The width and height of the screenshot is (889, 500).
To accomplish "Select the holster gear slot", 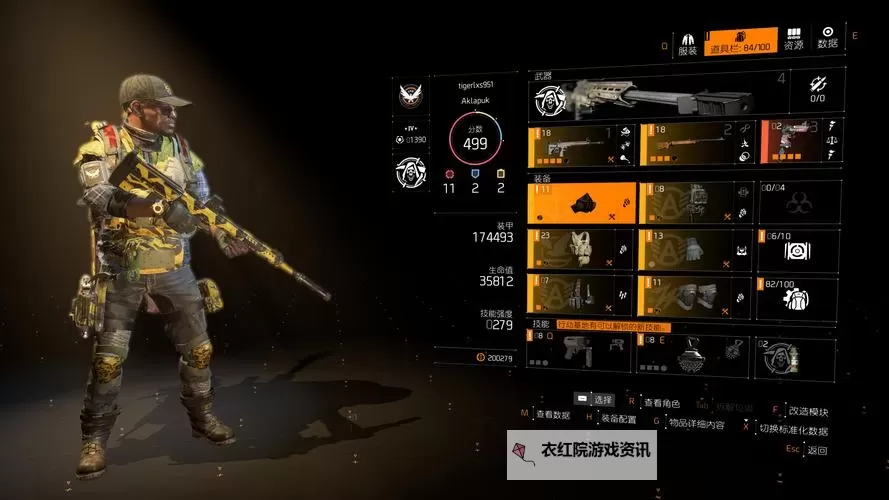I will 581,295.
